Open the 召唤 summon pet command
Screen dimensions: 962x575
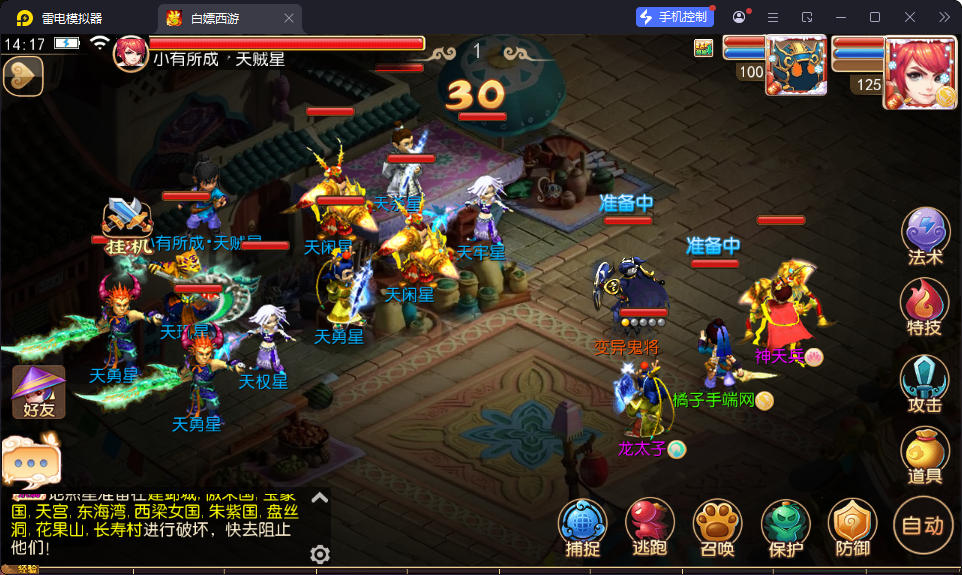pos(716,526)
